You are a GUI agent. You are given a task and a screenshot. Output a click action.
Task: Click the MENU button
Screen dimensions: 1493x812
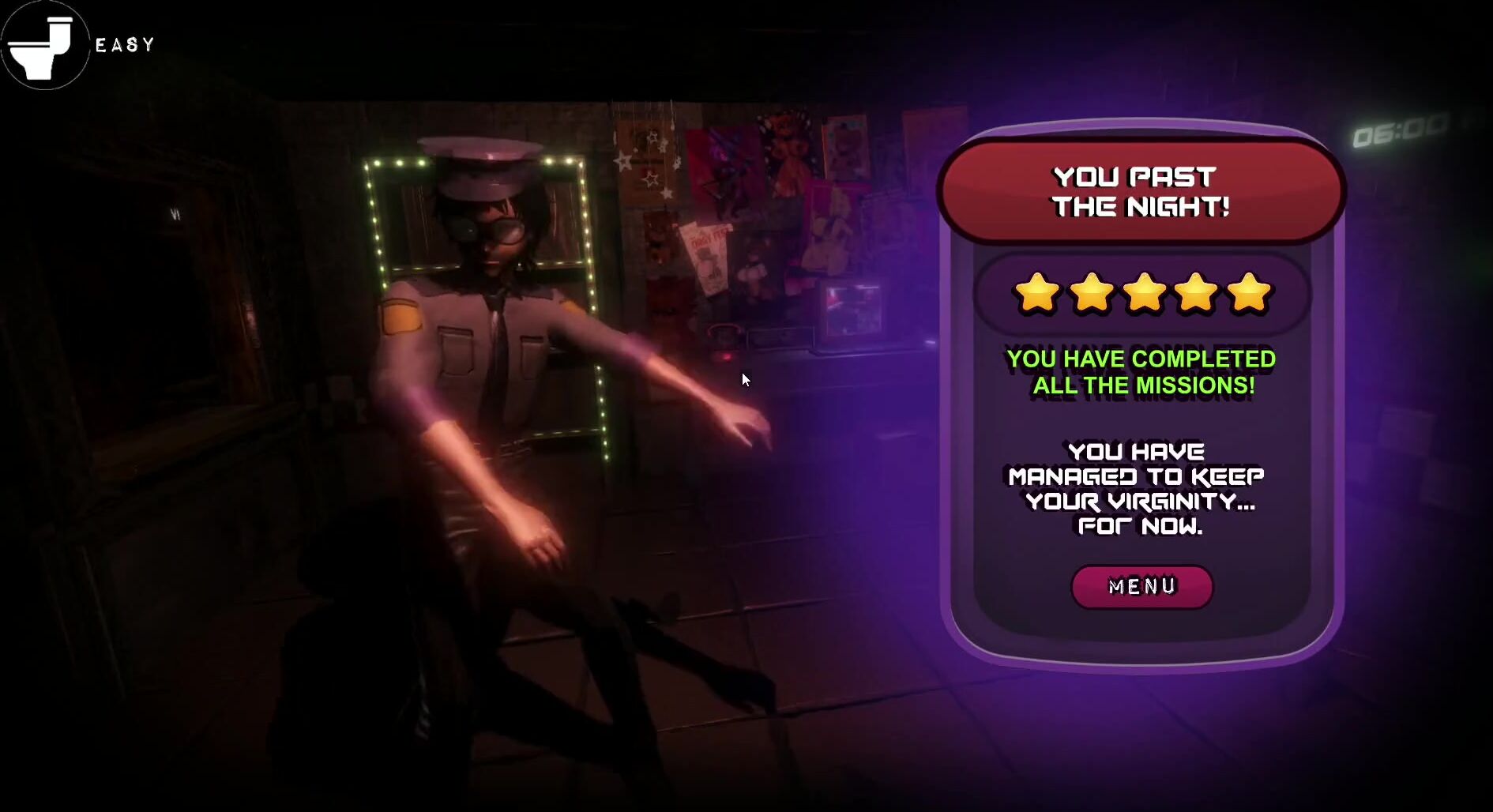[x=1141, y=586]
